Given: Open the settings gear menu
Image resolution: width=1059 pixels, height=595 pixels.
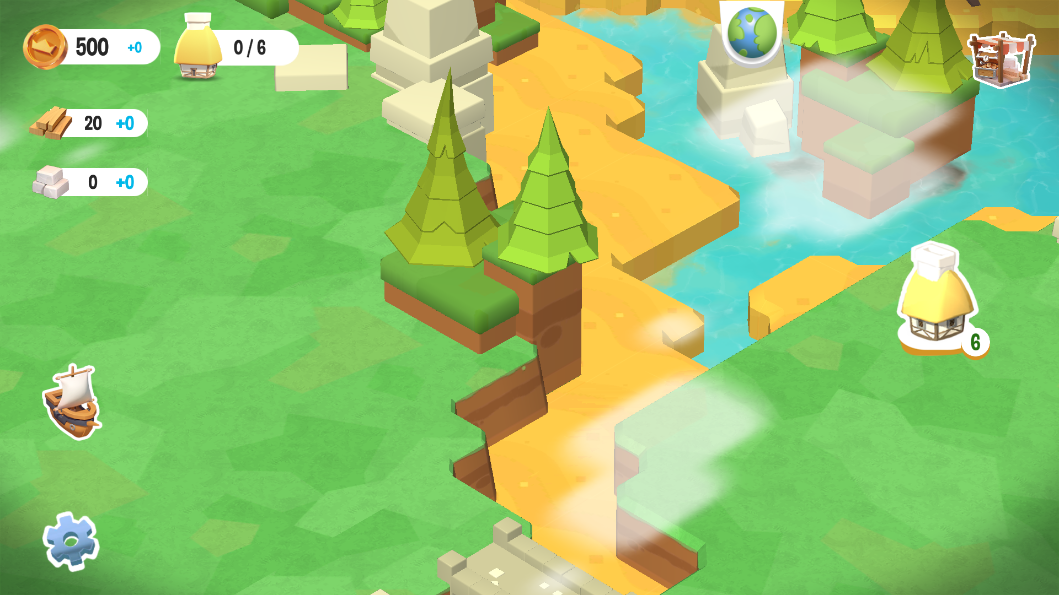Looking at the screenshot, I should (x=71, y=541).
